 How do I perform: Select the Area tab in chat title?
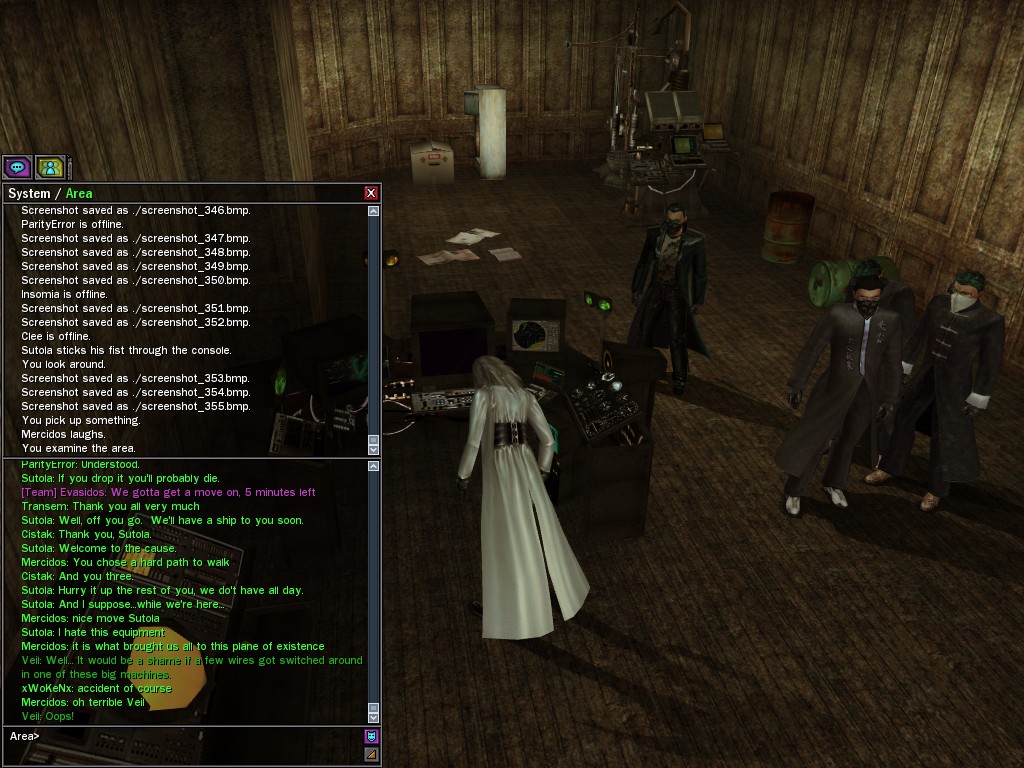pyautogui.click(x=79, y=193)
